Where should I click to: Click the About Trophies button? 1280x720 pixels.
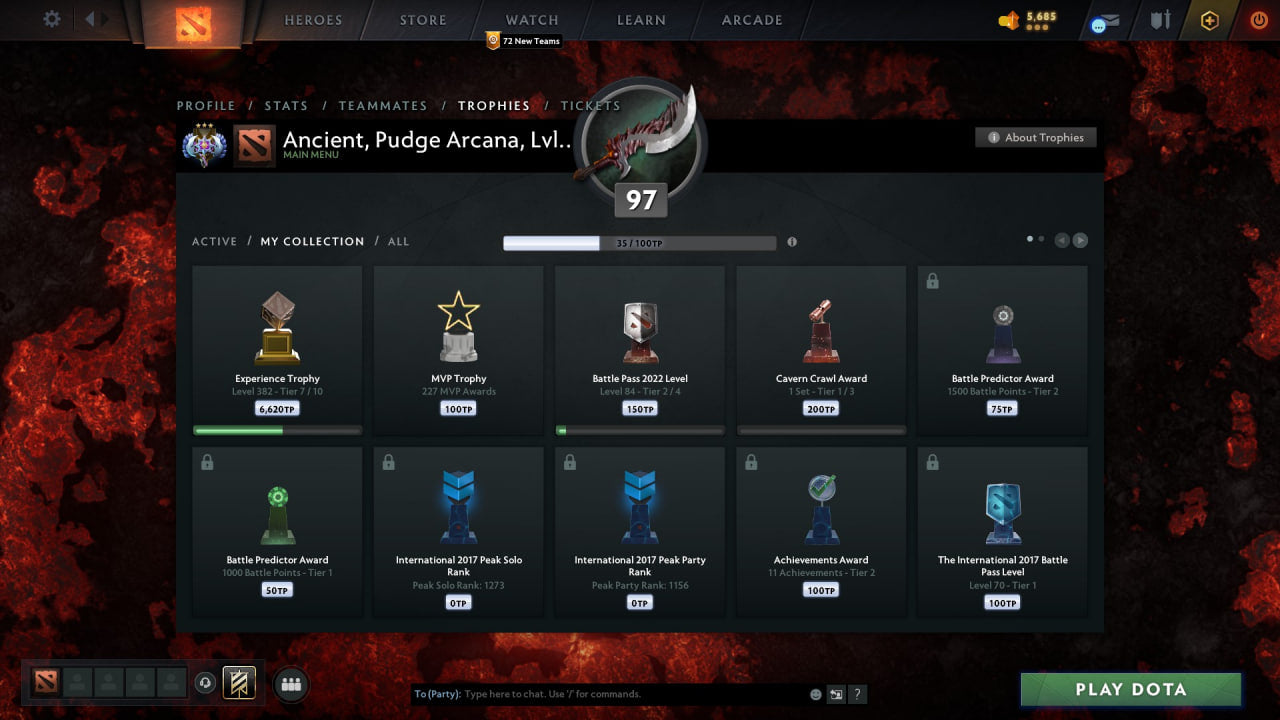click(1036, 138)
